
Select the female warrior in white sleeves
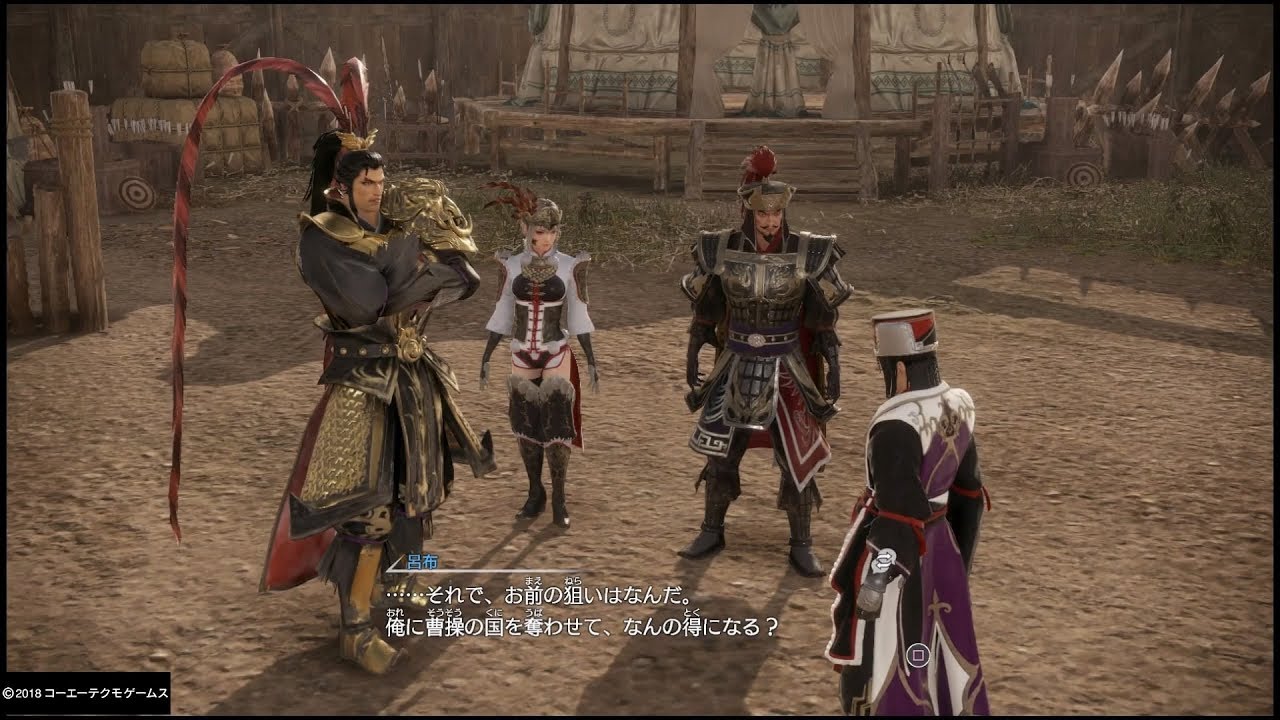(x=540, y=320)
